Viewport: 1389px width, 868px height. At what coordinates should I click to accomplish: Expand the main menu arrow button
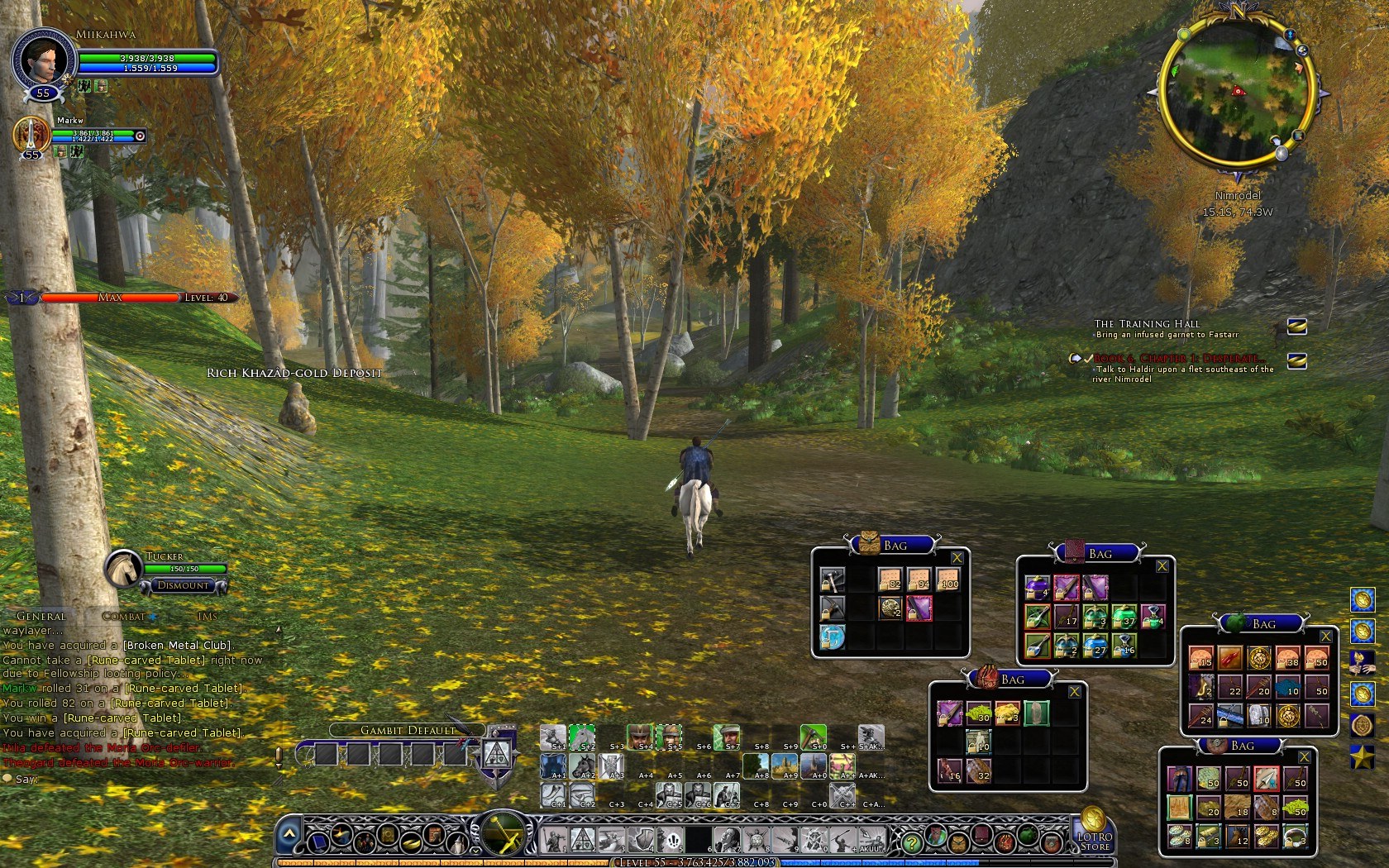[289, 837]
